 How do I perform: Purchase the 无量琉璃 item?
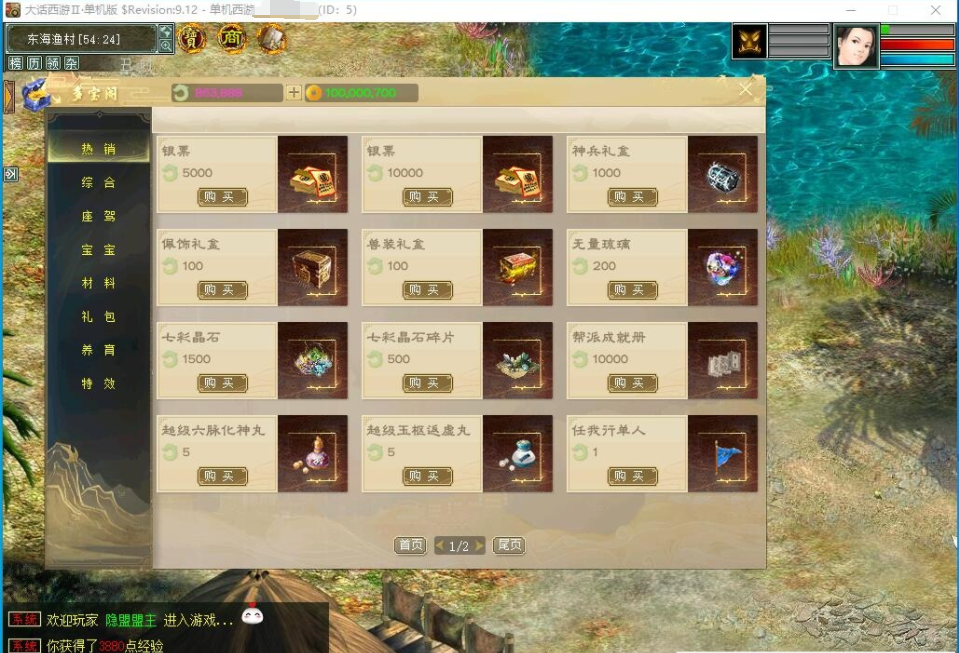[632, 290]
